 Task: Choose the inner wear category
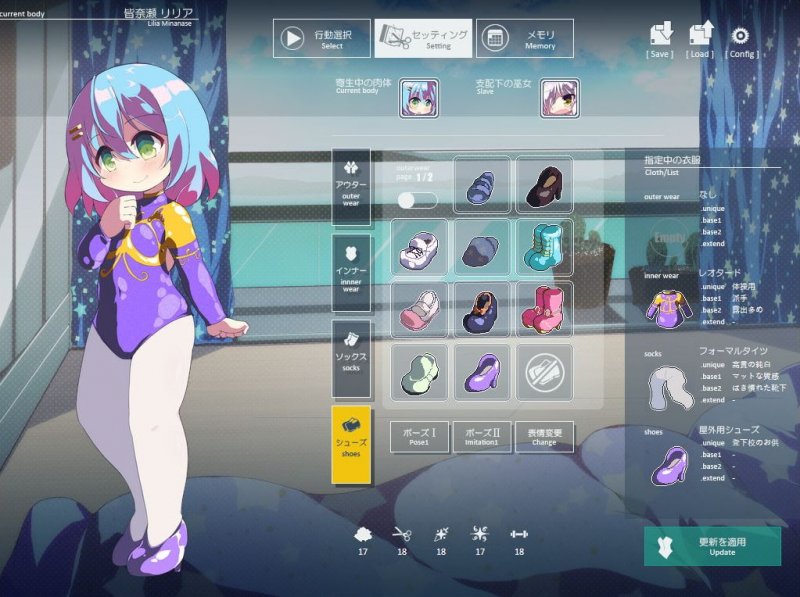click(351, 272)
